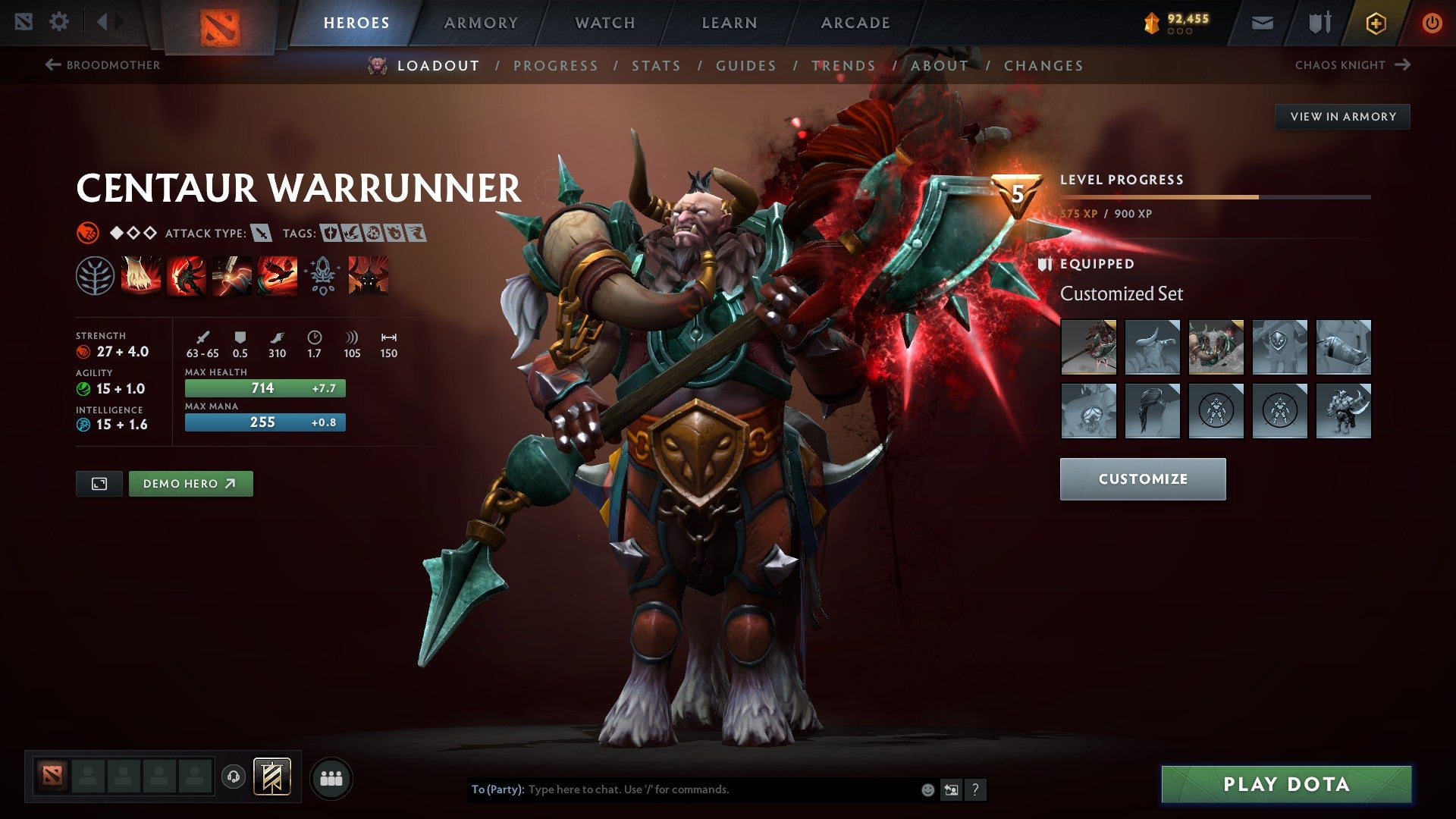Open the chat channel switcher beside the help icon
1456x819 pixels.
tap(950, 789)
